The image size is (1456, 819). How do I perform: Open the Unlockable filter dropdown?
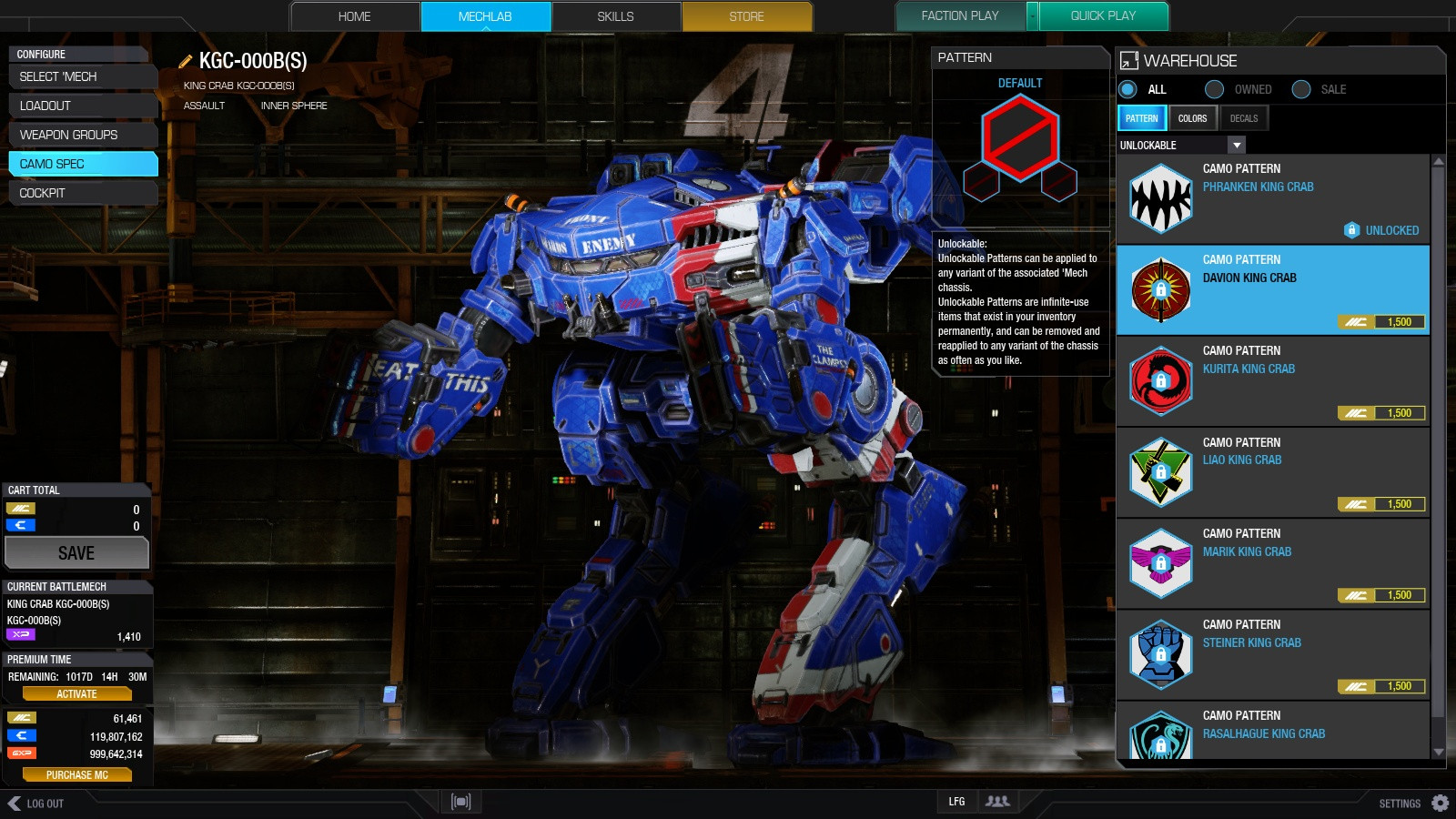pos(1237,145)
